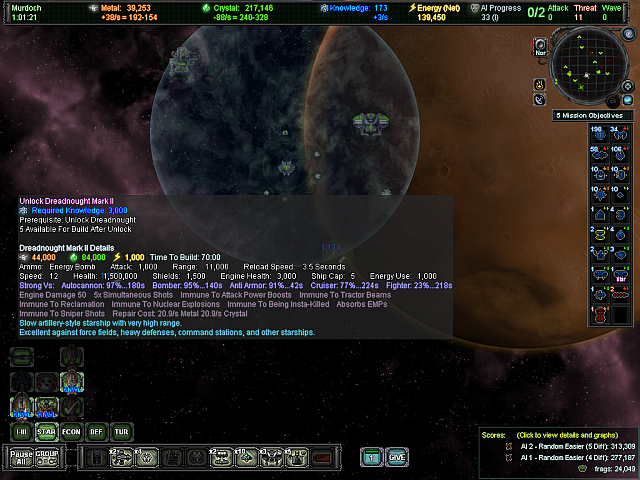
Task: Click the x10 ship icon in bottom bar
Action: point(244,457)
